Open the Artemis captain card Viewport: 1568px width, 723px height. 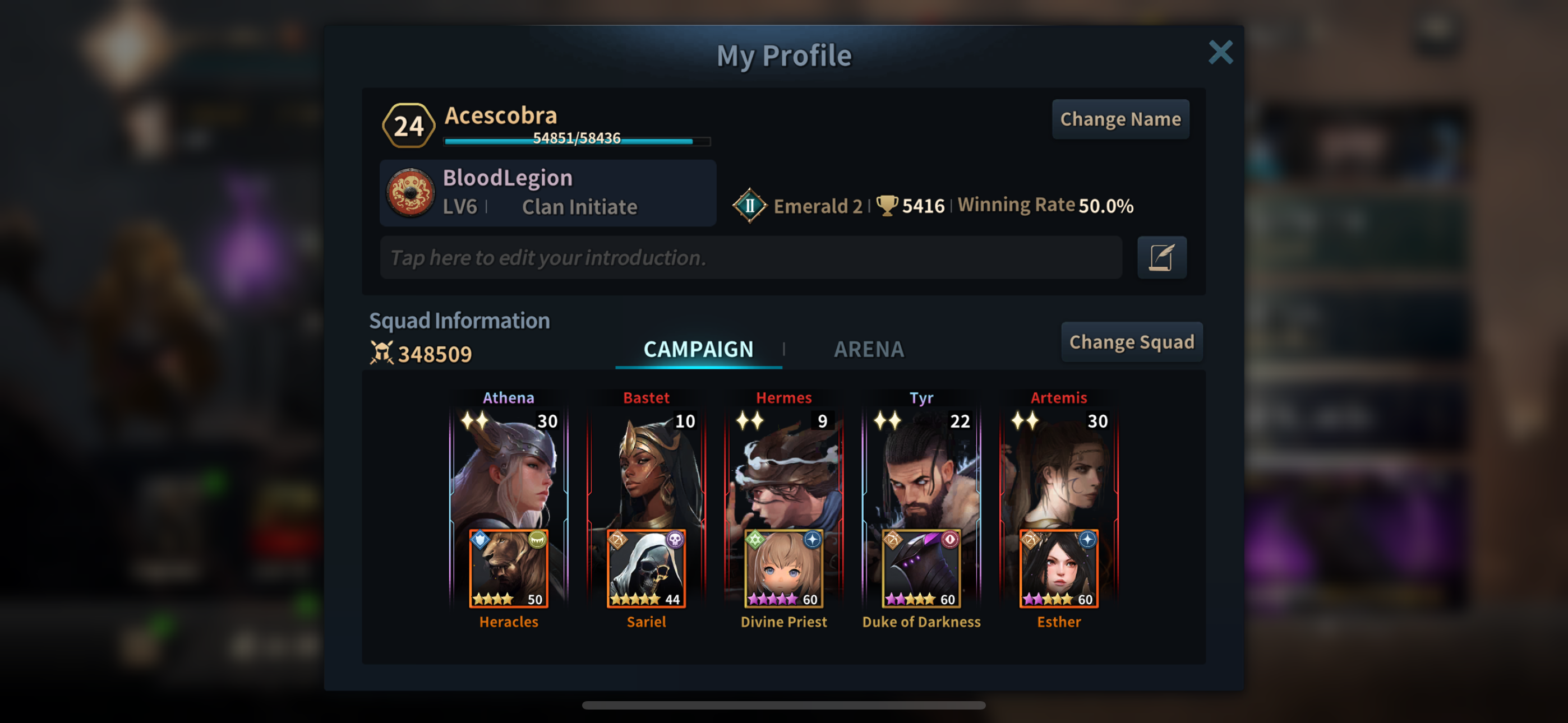pos(1059,469)
